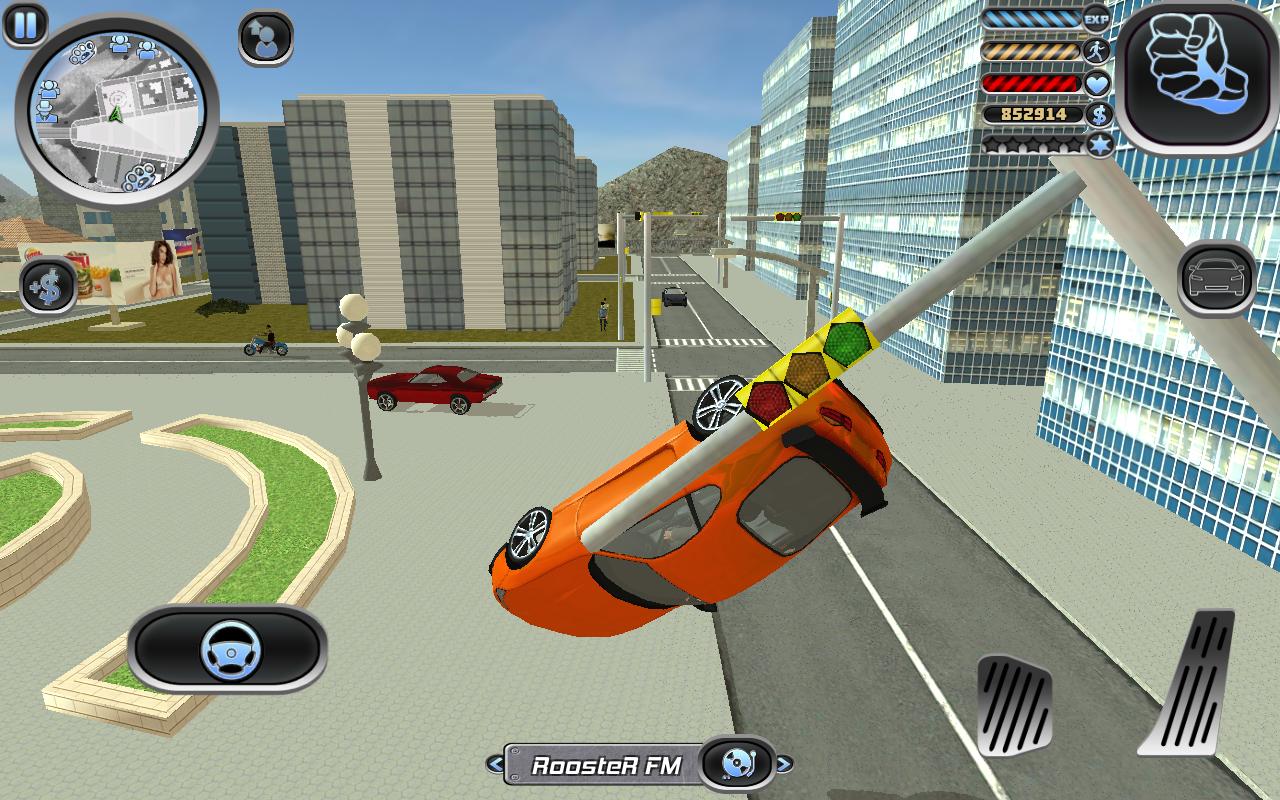Switch camera view with the person icon

click(x=266, y=39)
